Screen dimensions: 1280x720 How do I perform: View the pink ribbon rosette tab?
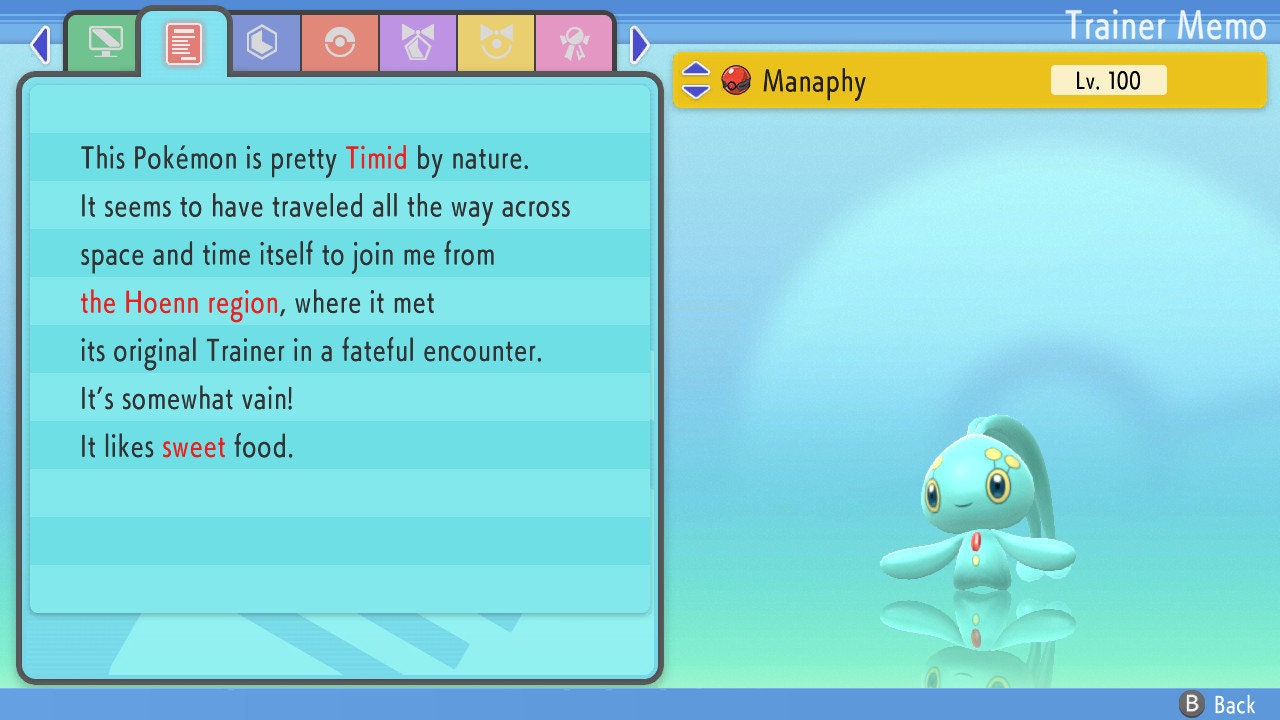point(574,42)
